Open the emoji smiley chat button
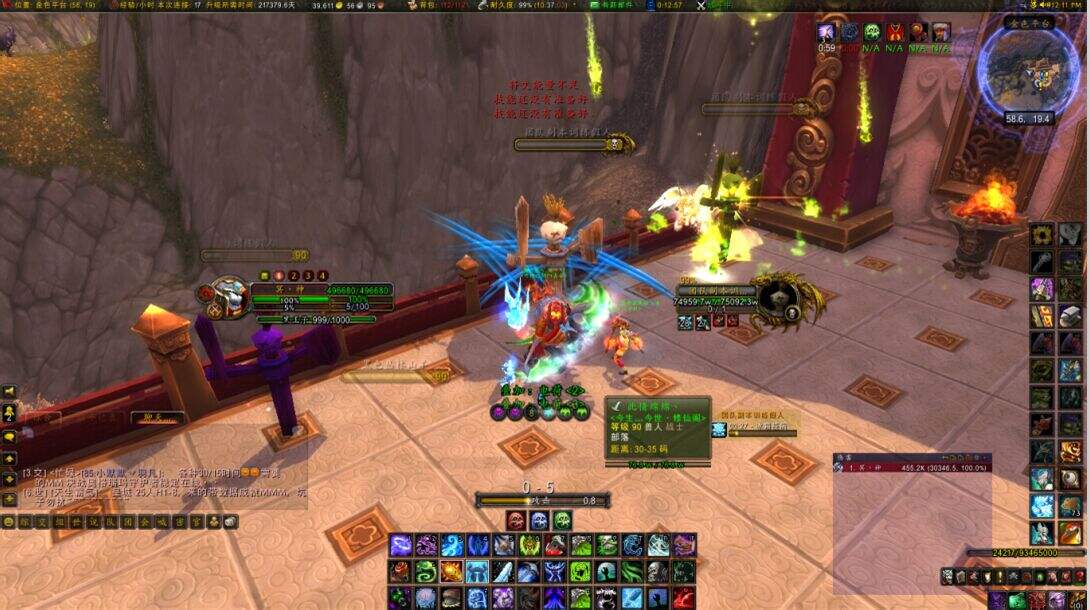The image size is (1090, 610). pos(9,522)
